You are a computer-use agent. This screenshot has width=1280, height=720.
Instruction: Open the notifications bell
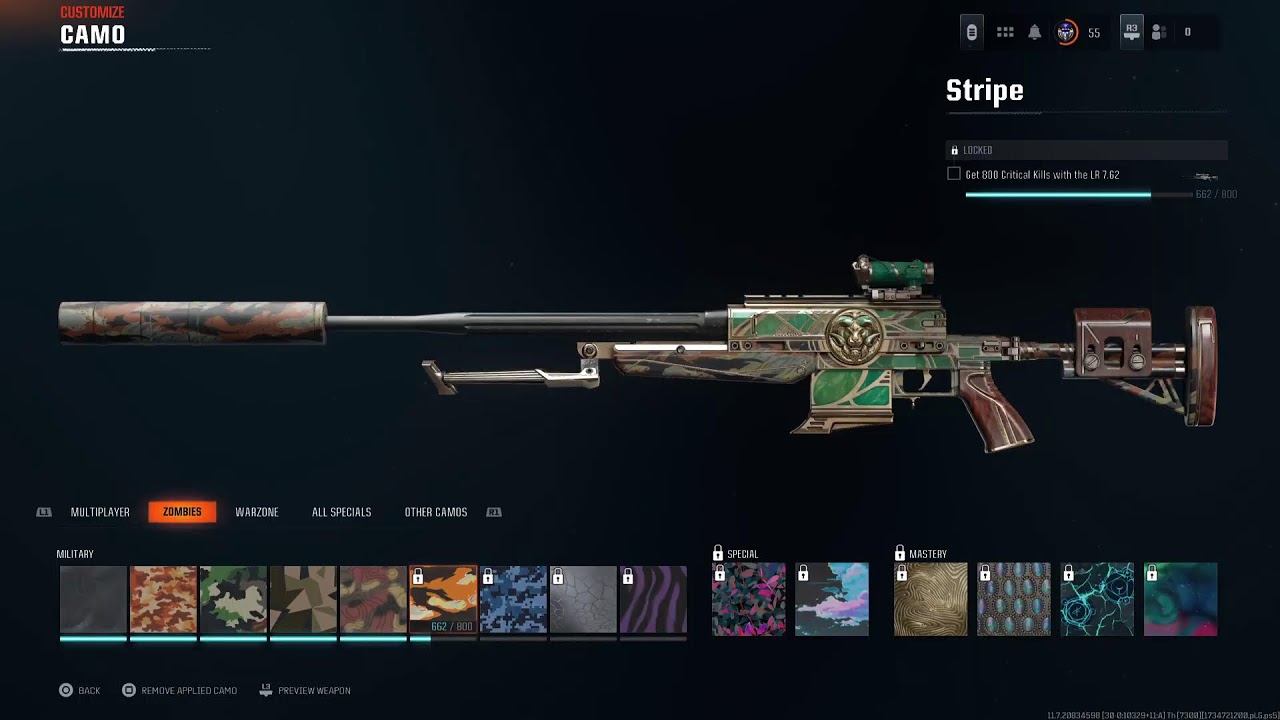tap(1035, 33)
